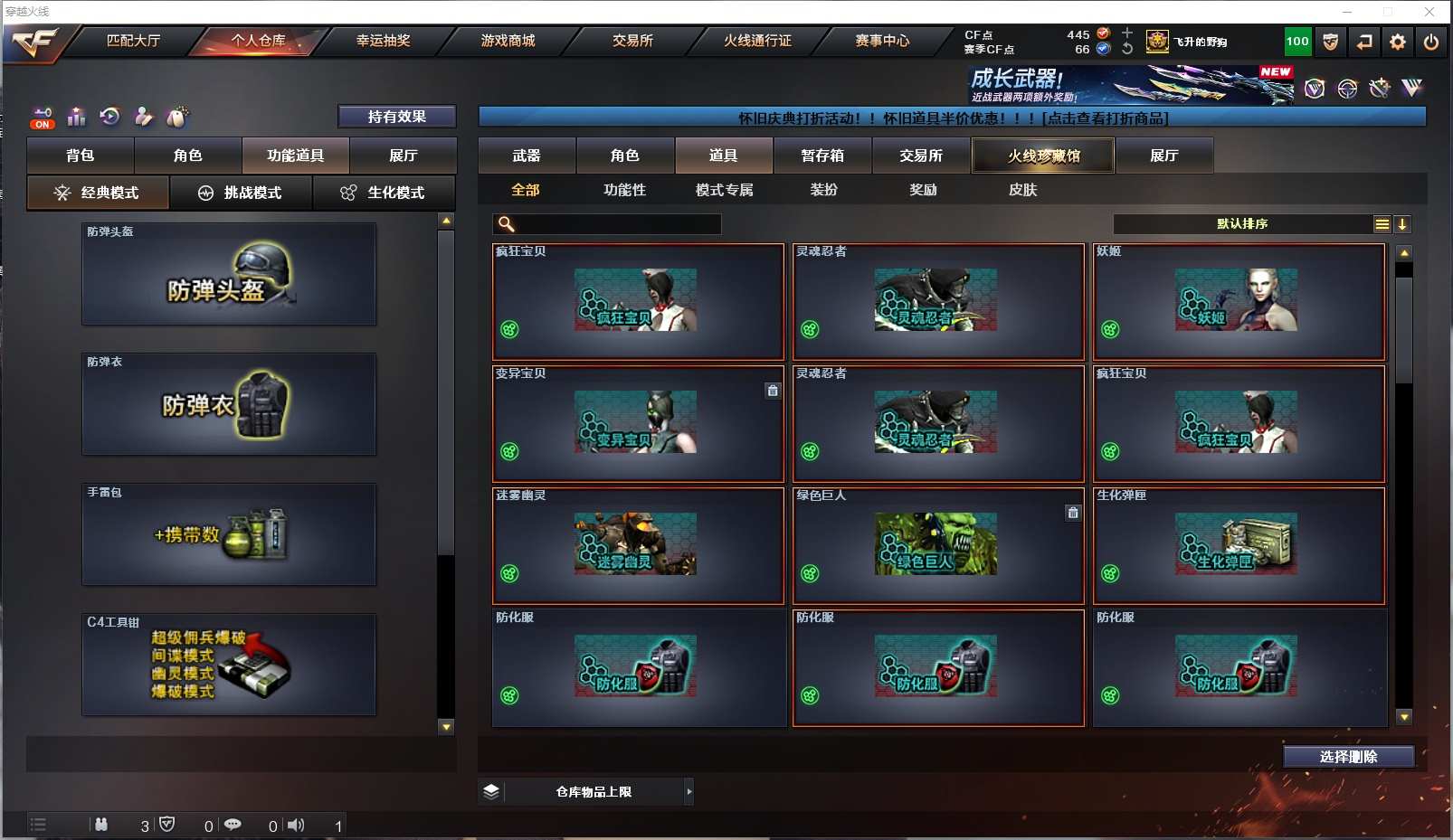Filter items by 模式专属
The image size is (1453, 840).
point(724,190)
